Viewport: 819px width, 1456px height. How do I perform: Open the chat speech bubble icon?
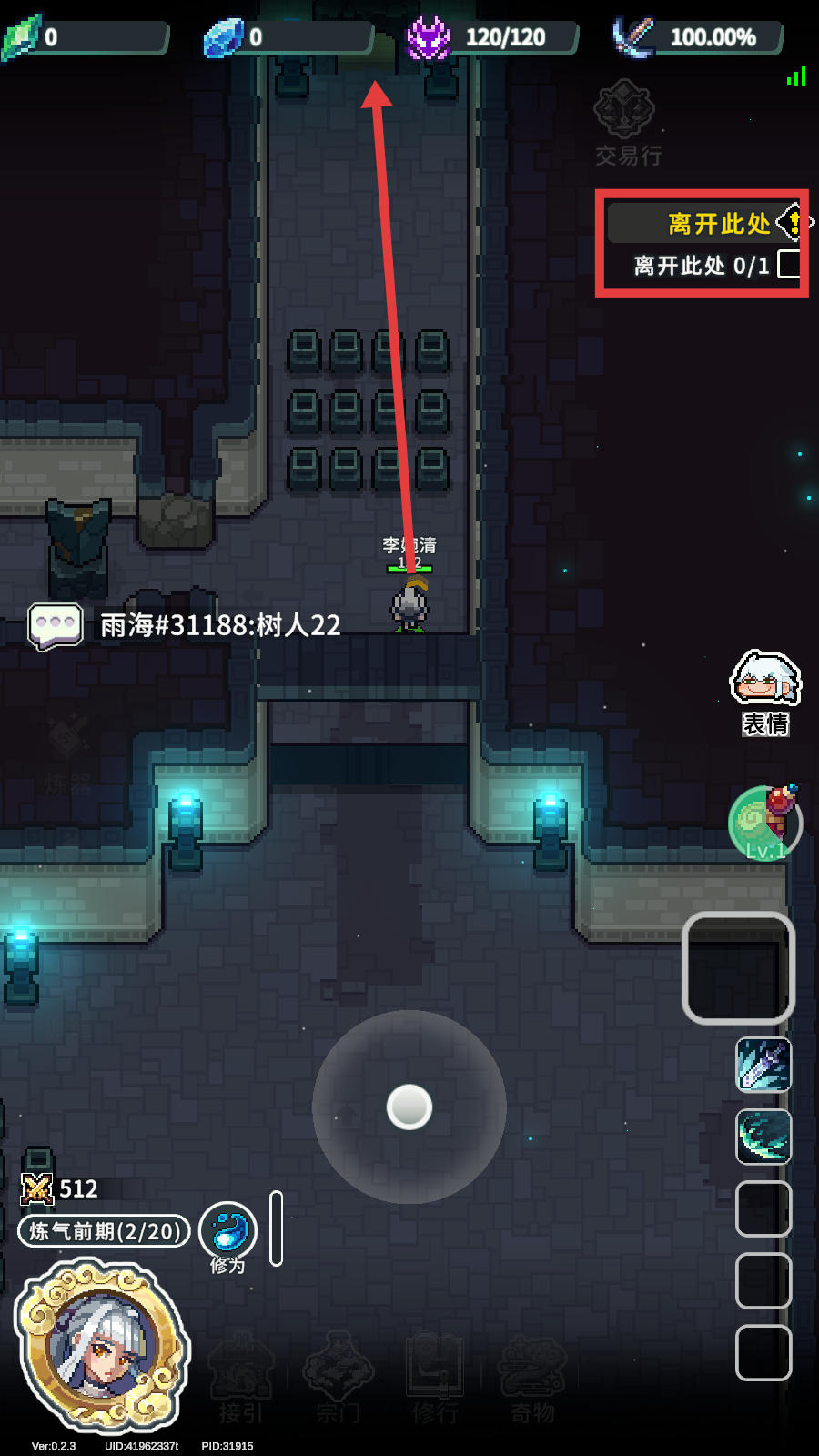(x=56, y=626)
